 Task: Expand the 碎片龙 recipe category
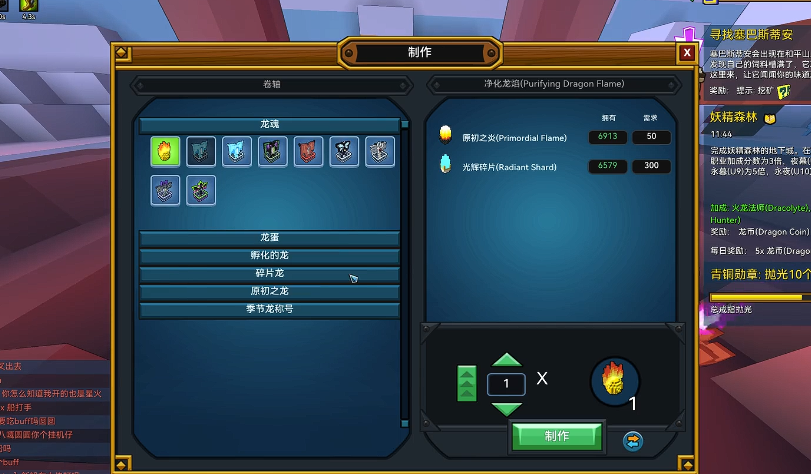269,274
